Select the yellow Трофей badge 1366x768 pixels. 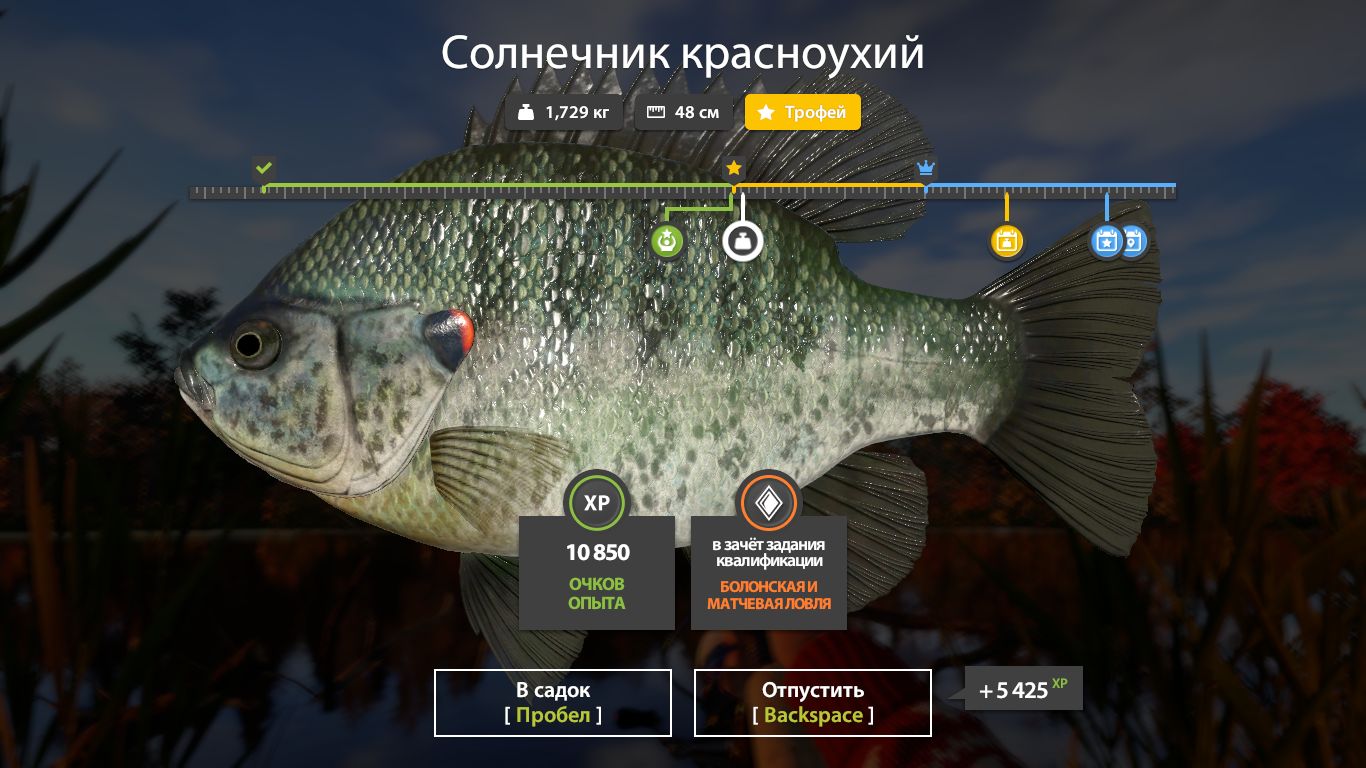click(x=802, y=112)
